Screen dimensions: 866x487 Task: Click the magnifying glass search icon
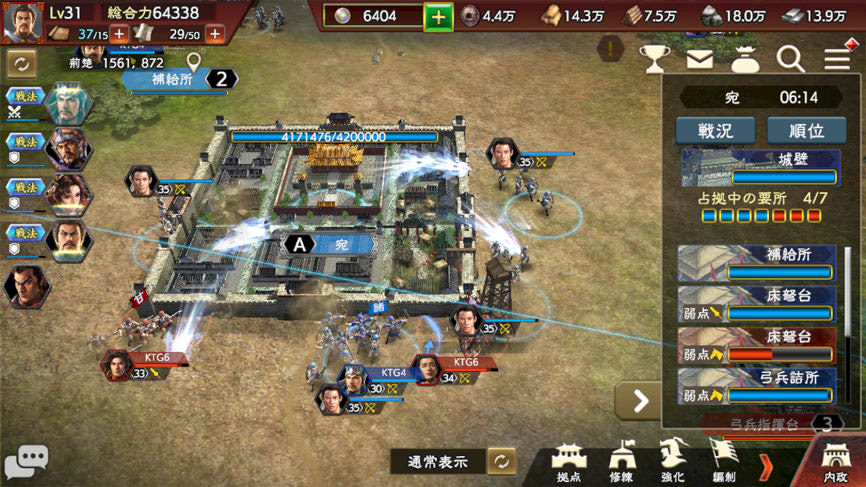[790, 59]
